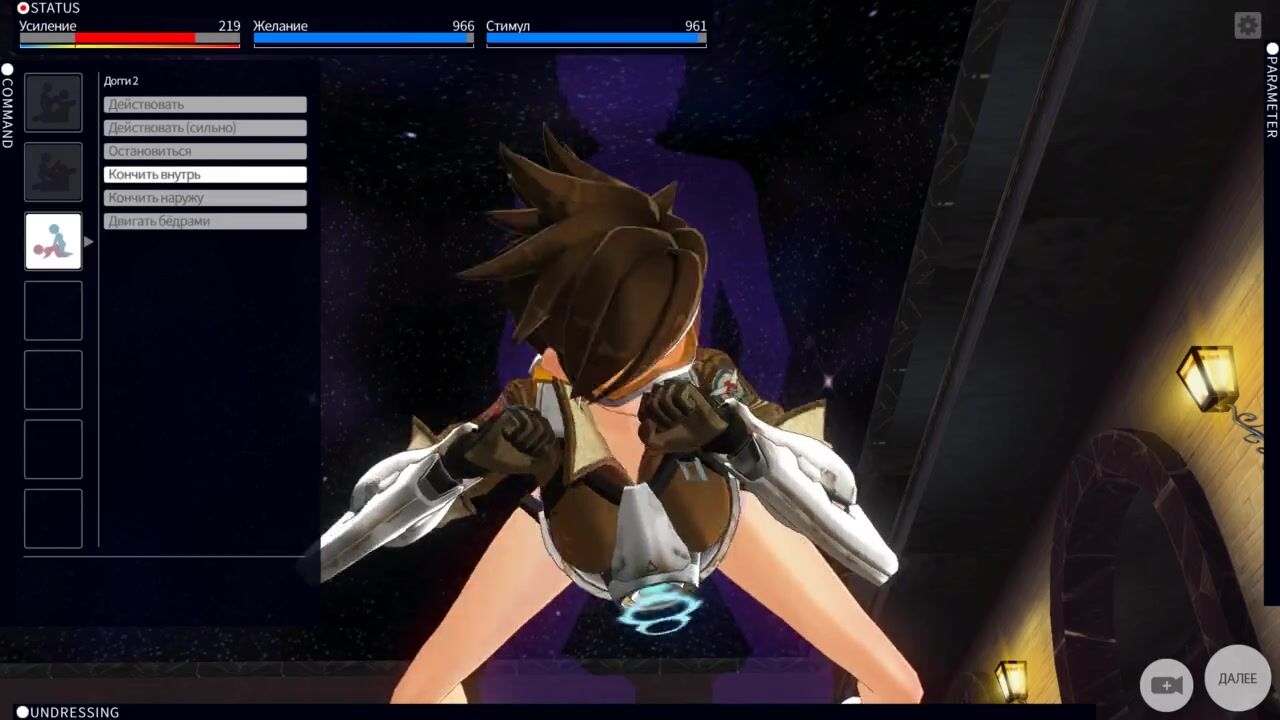The height and width of the screenshot is (720, 1280).
Task: Click the camera button beside ДАЛЕЕ
Action: (1166, 685)
